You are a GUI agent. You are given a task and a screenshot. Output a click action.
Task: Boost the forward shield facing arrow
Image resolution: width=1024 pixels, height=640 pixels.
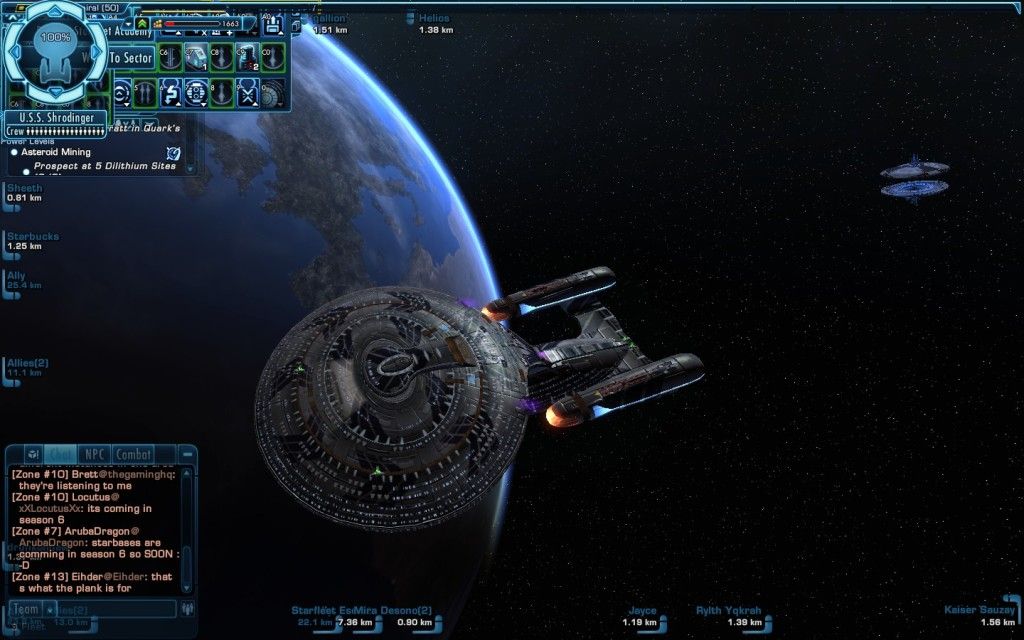55,10
